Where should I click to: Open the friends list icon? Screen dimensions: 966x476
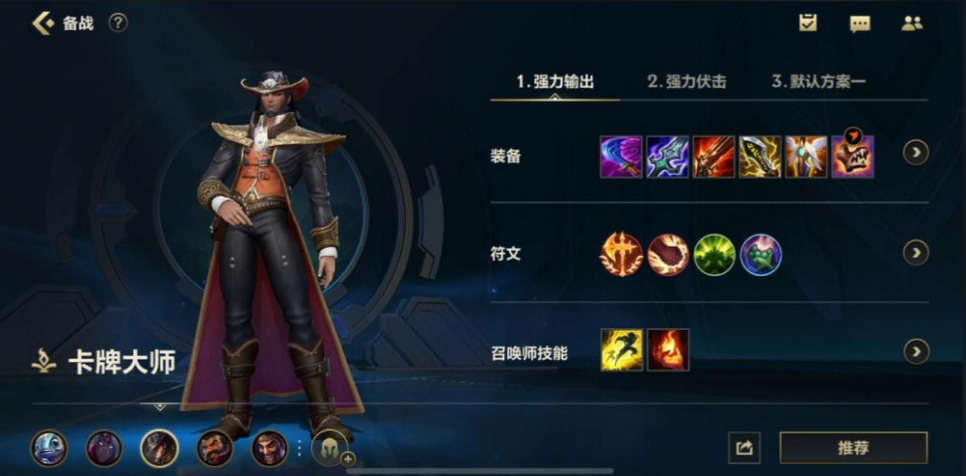(911, 24)
